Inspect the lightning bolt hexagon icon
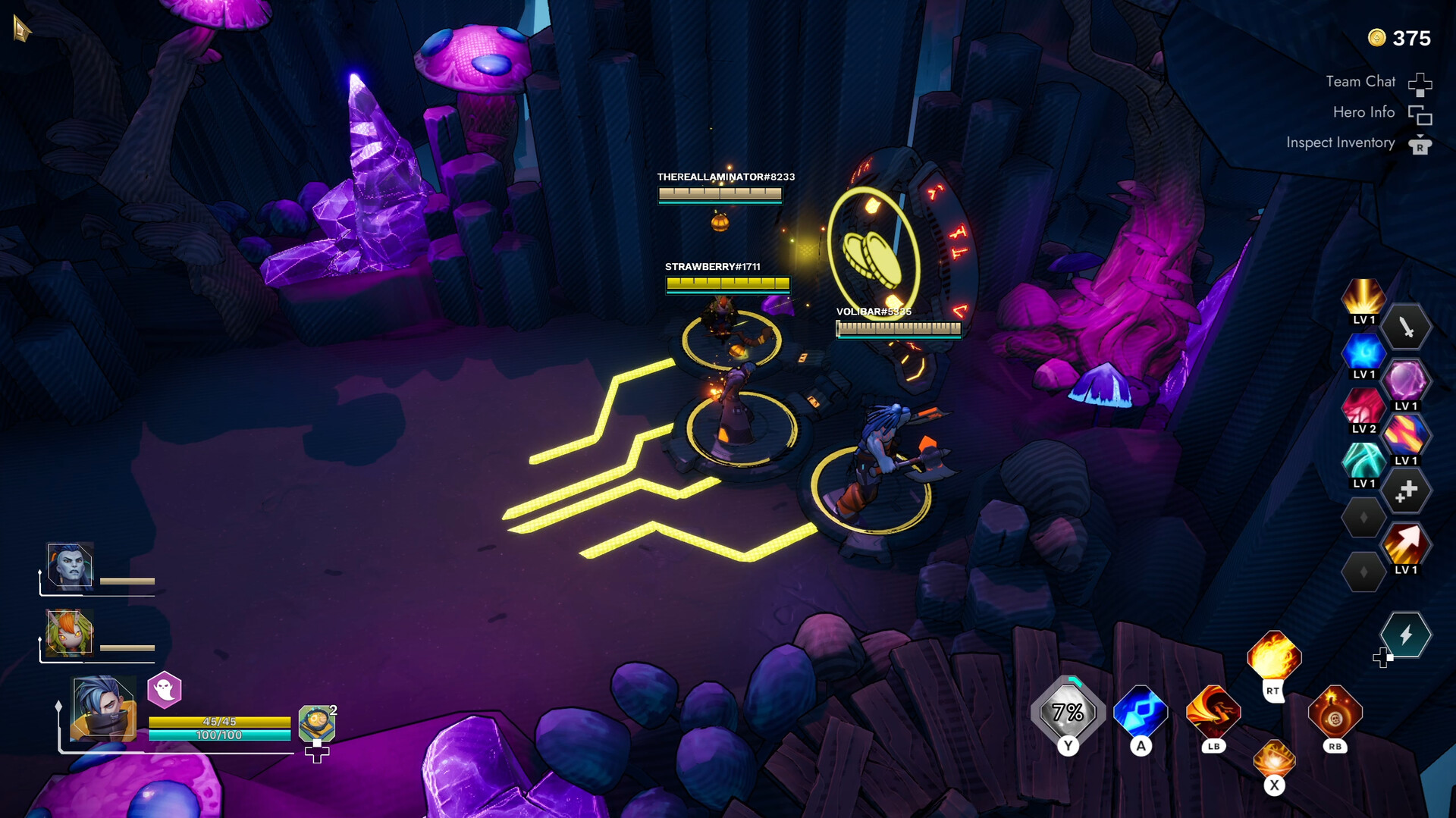 click(1405, 635)
